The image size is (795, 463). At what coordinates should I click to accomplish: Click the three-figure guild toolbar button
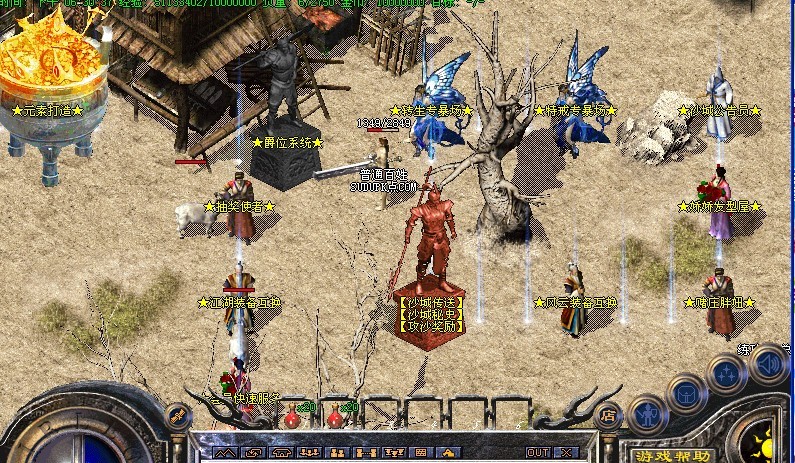pyautogui.click(x=309, y=453)
